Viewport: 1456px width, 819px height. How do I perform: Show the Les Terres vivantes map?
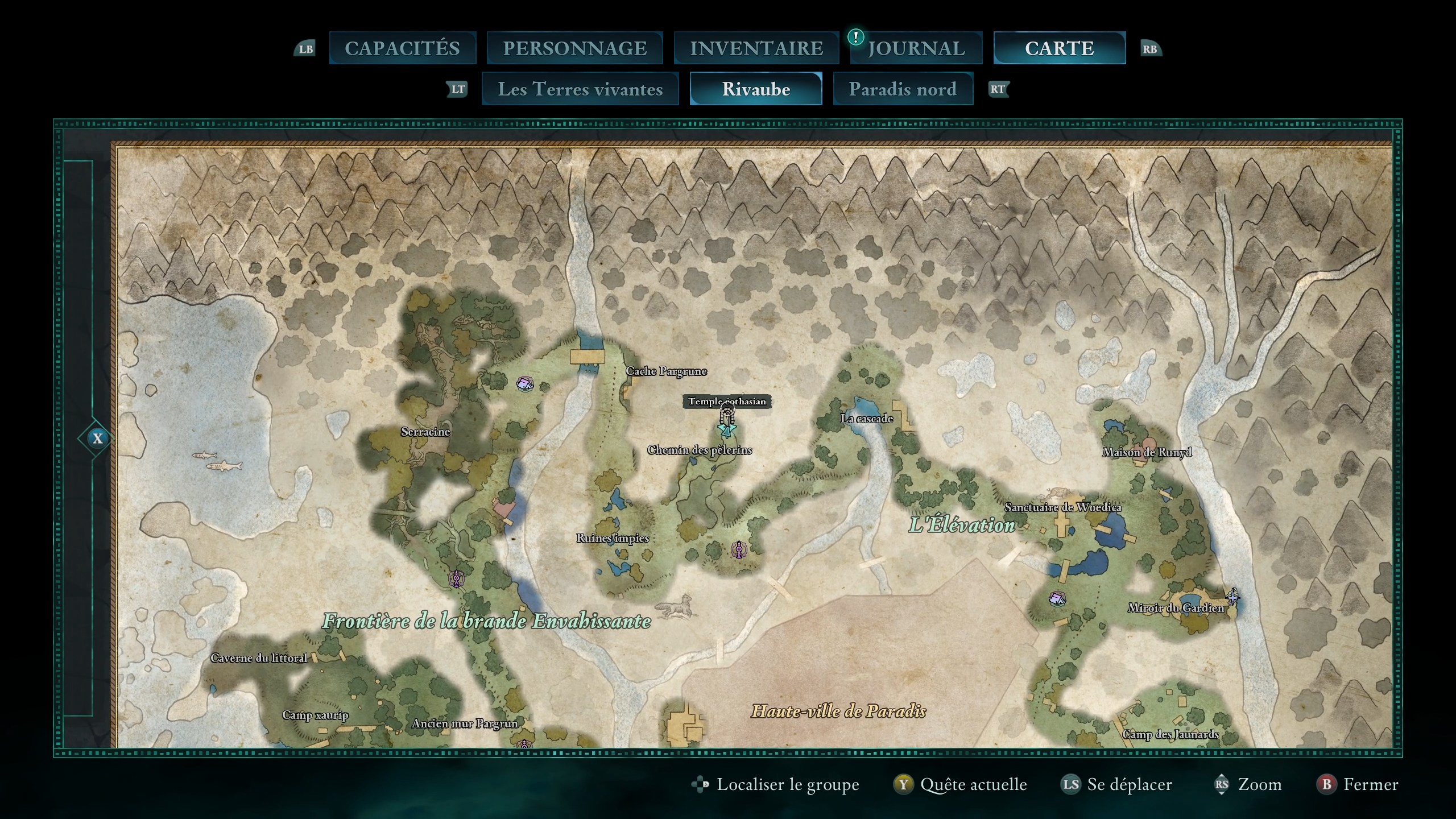tap(580, 89)
